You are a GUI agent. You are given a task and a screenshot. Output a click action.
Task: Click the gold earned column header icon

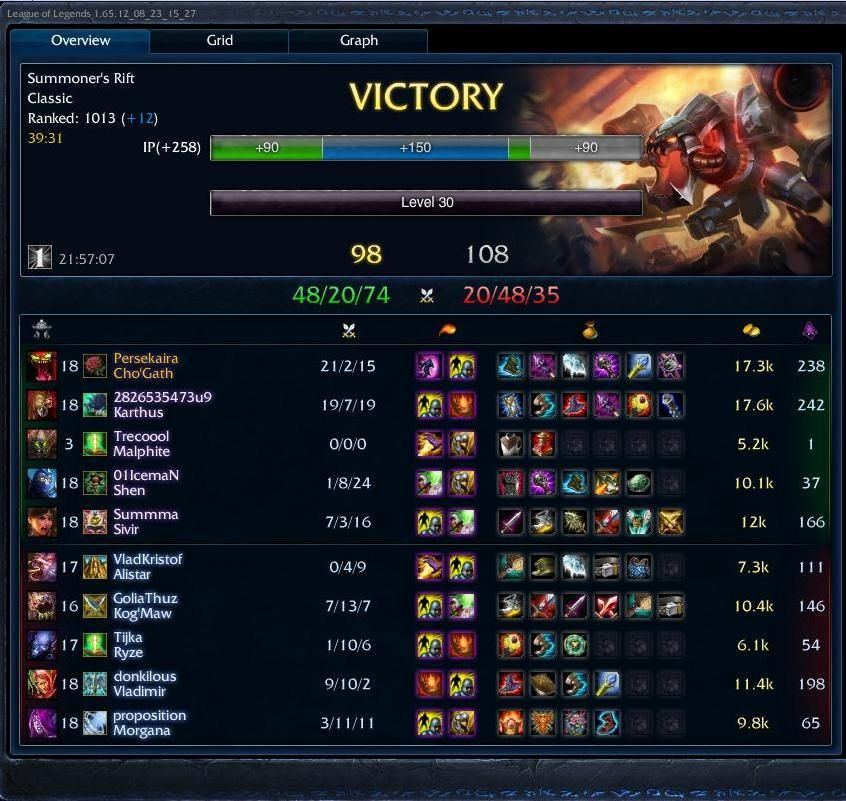tap(751, 330)
